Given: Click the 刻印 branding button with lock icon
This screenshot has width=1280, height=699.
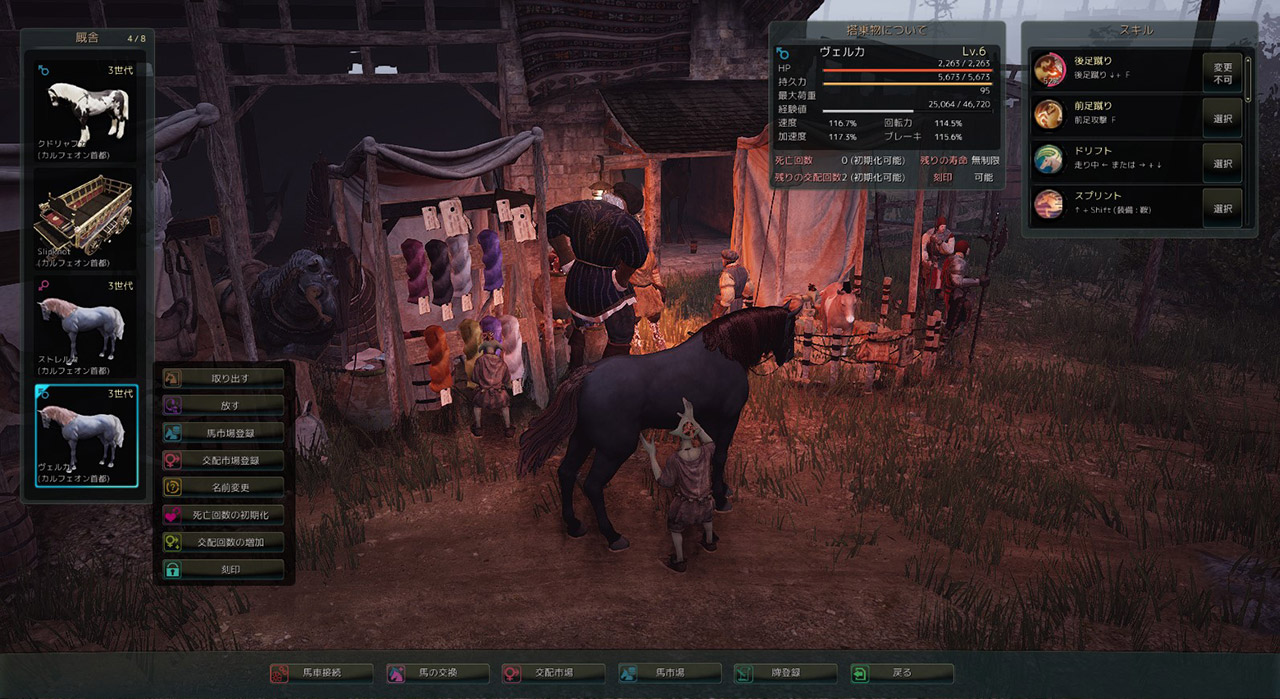Looking at the screenshot, I should (x=223, y=569).
